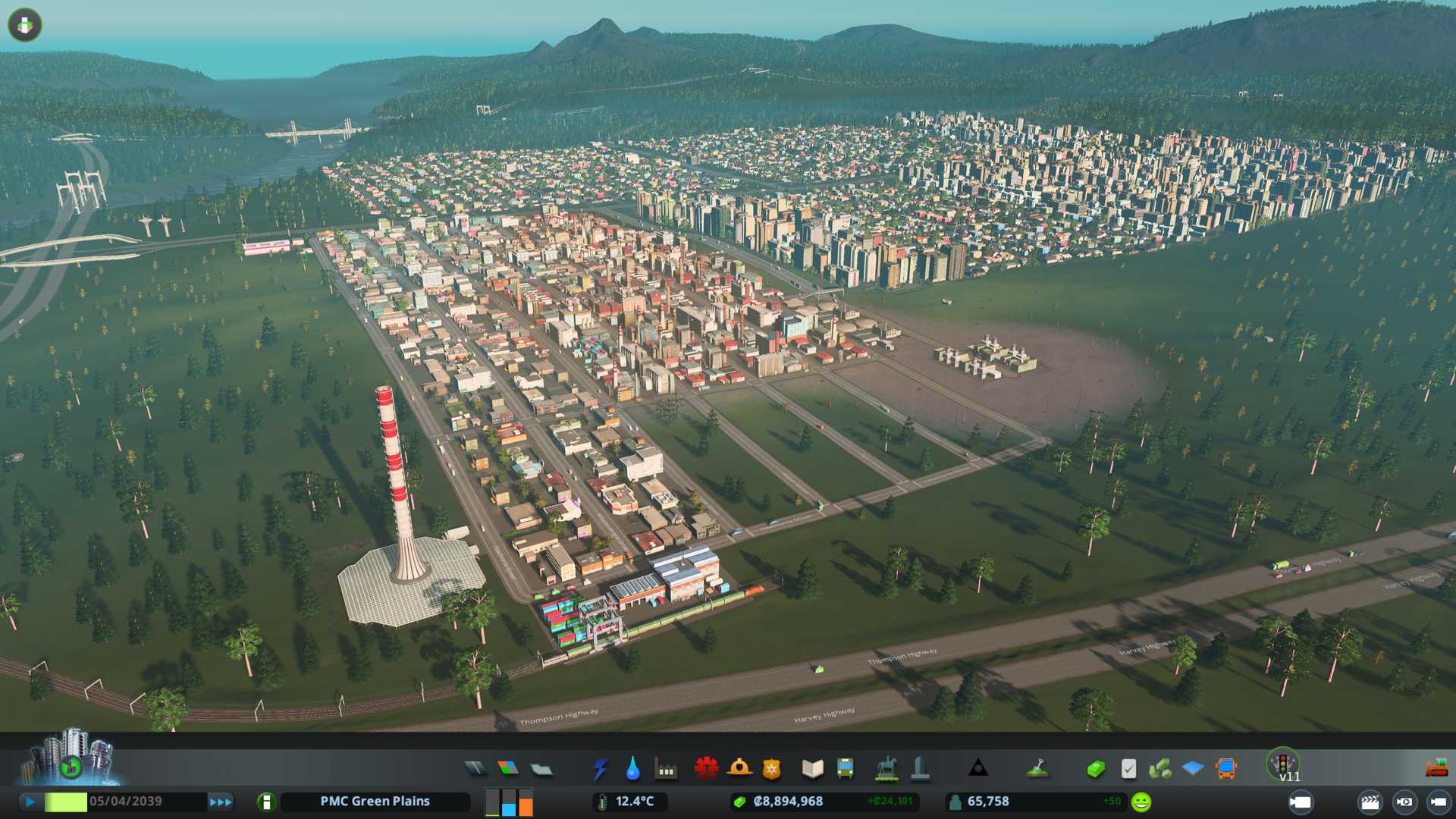
Task: Open the Public Transport green bus menu
Action: pos(845,769)
